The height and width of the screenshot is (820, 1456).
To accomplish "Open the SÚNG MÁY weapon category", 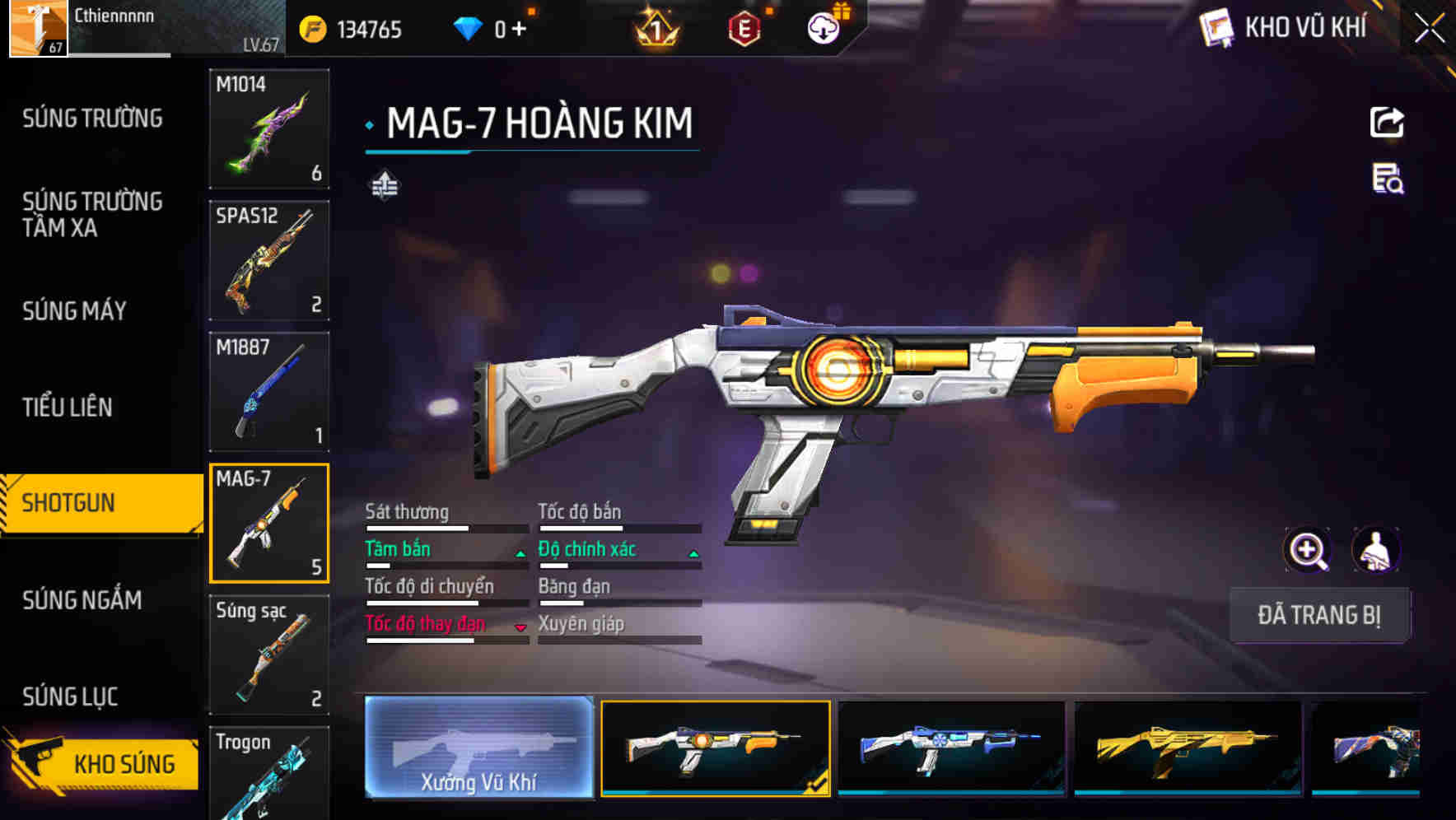I will pos(74,310).
